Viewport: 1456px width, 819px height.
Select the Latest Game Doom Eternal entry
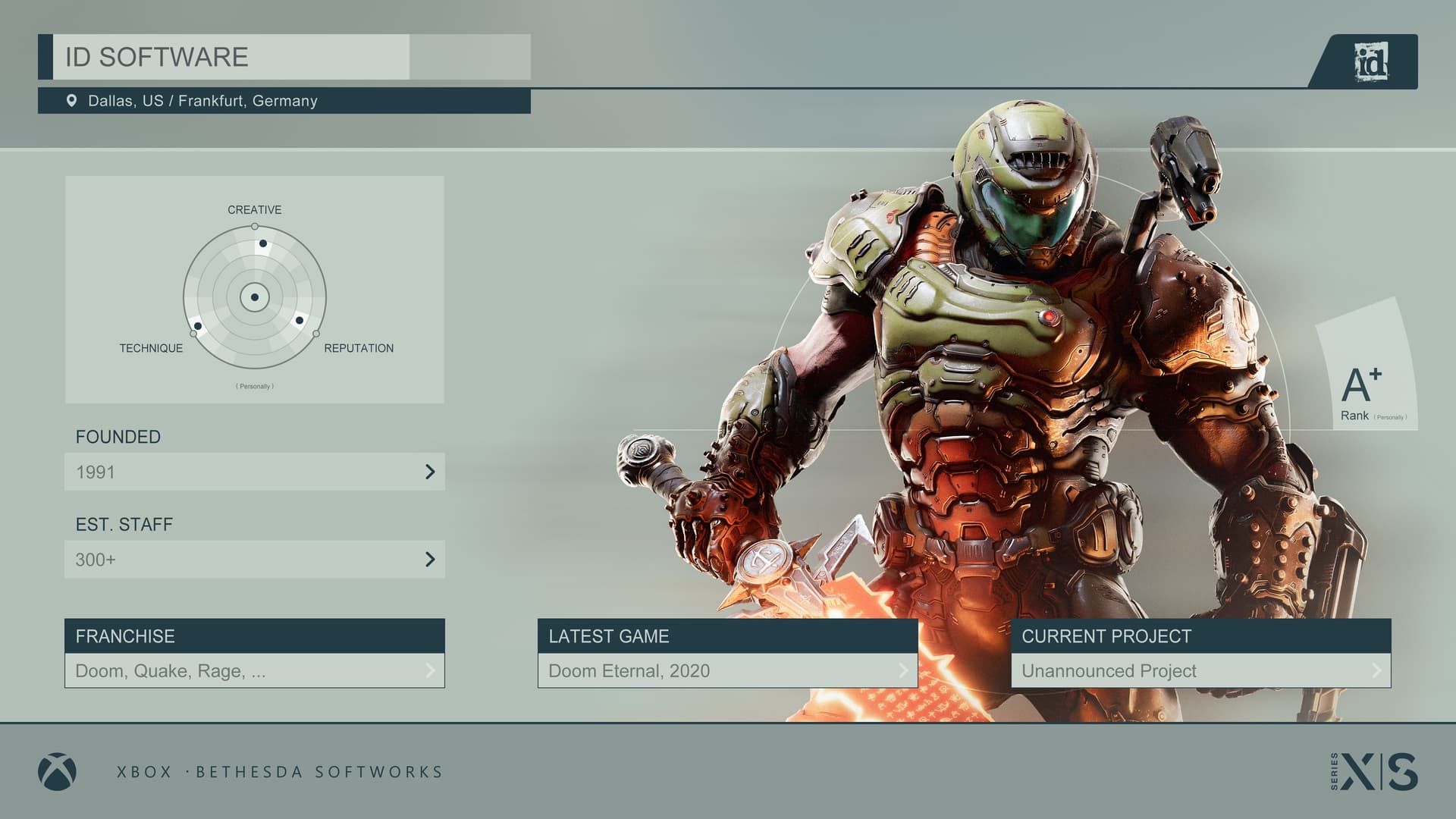pyautogui.click(x=726, y=670)
